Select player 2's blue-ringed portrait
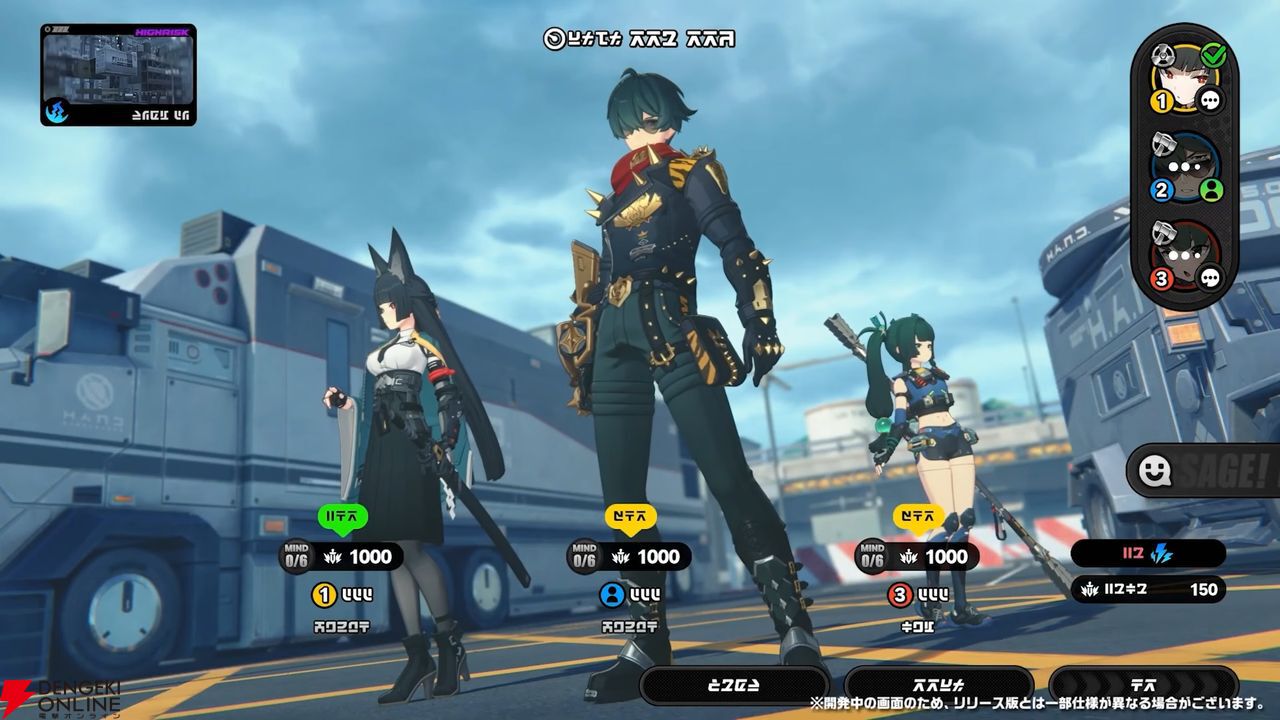 (x=1183, y=166)
